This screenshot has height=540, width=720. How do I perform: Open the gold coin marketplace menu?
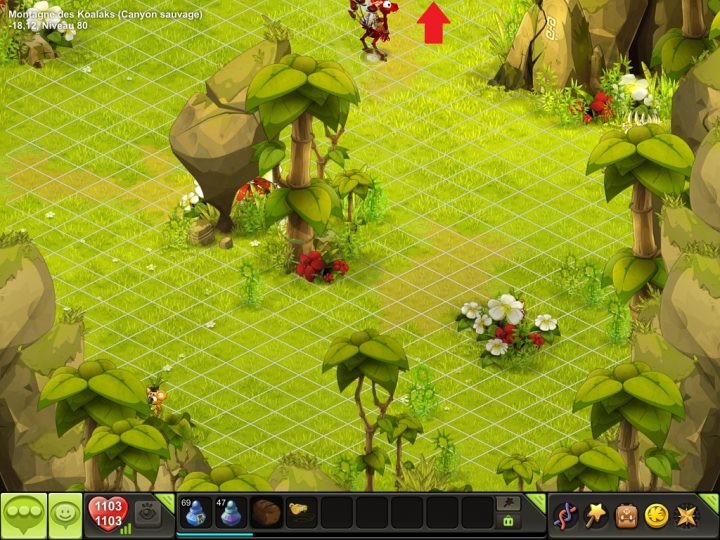pos(656,515)
